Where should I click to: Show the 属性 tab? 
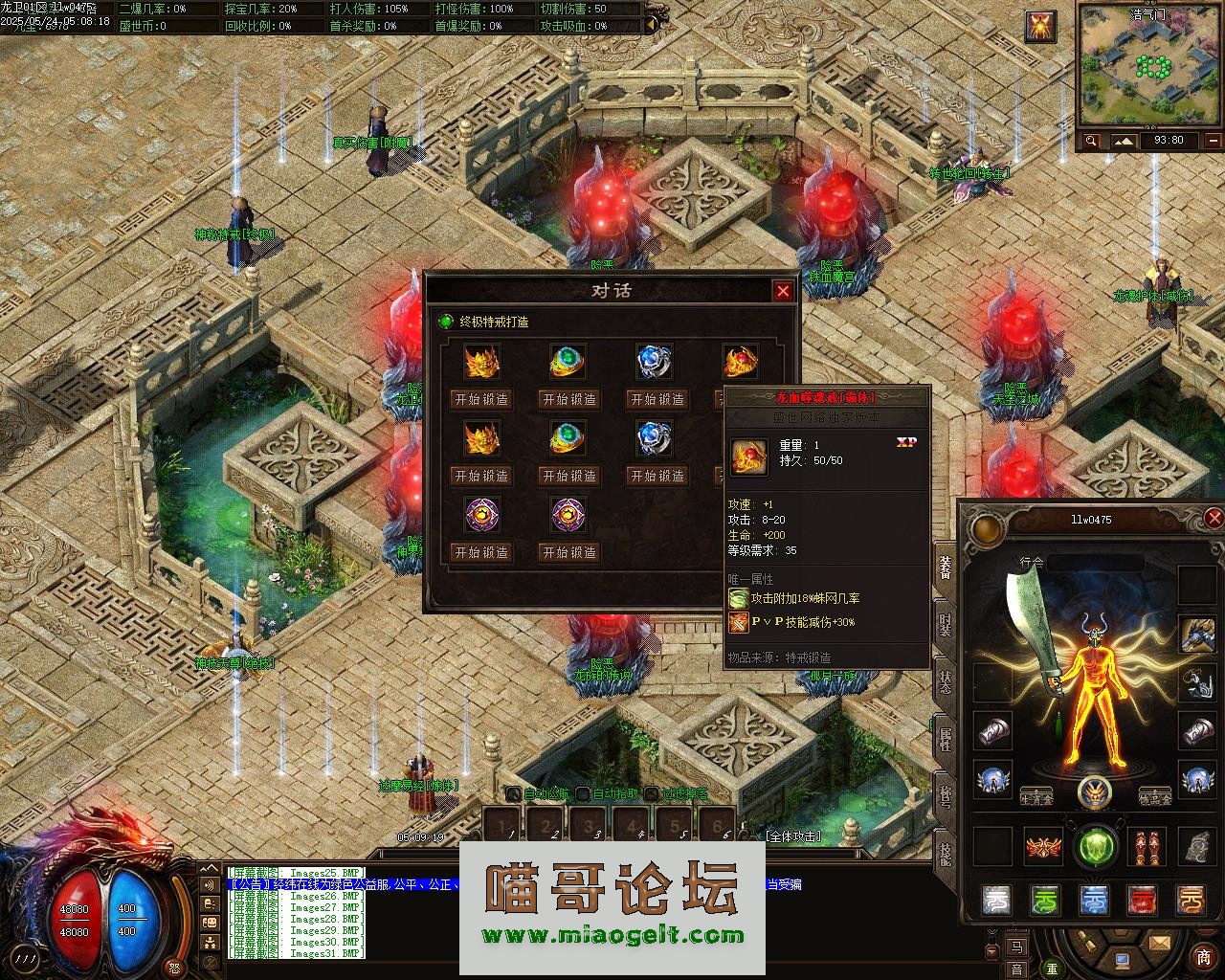(x=945, y=739)
